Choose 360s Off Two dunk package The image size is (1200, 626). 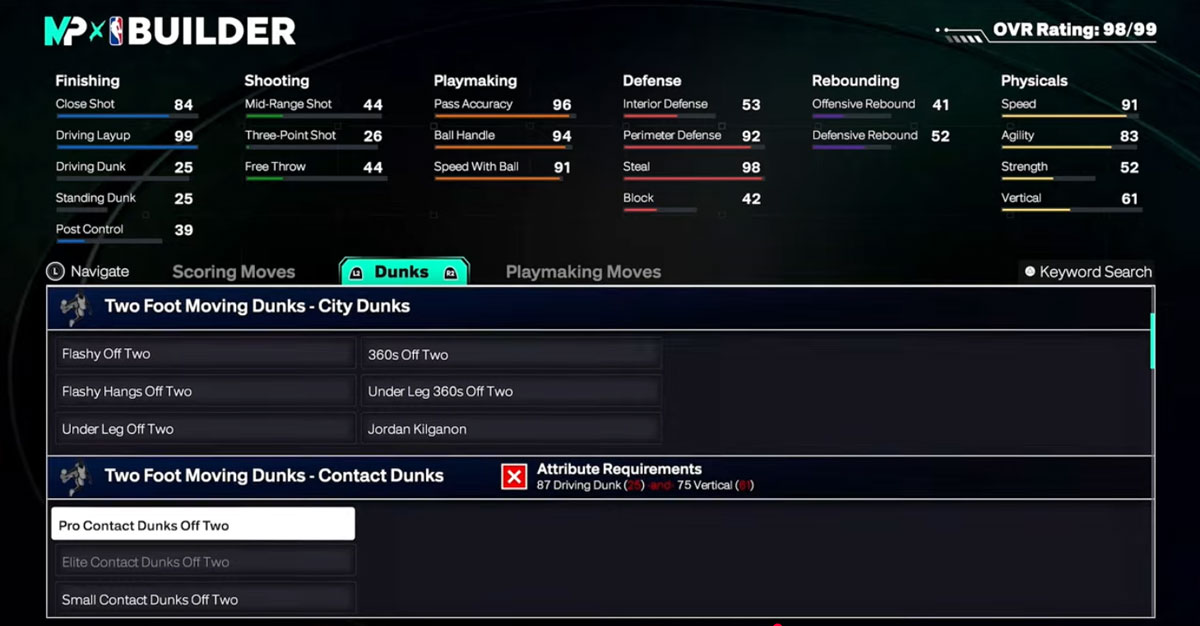click(x=510, y=354)
